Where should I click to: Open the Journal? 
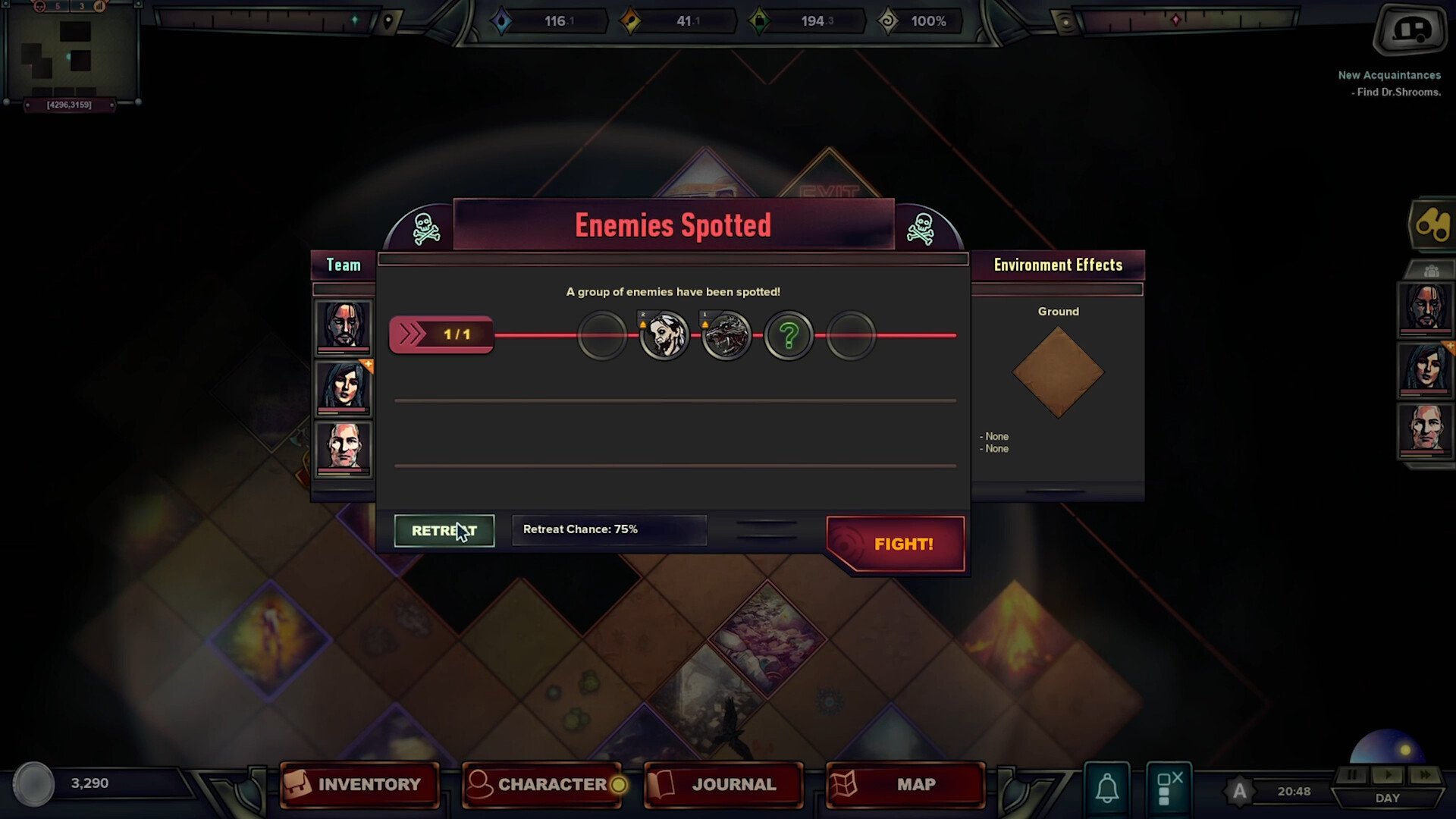[723, 784]
